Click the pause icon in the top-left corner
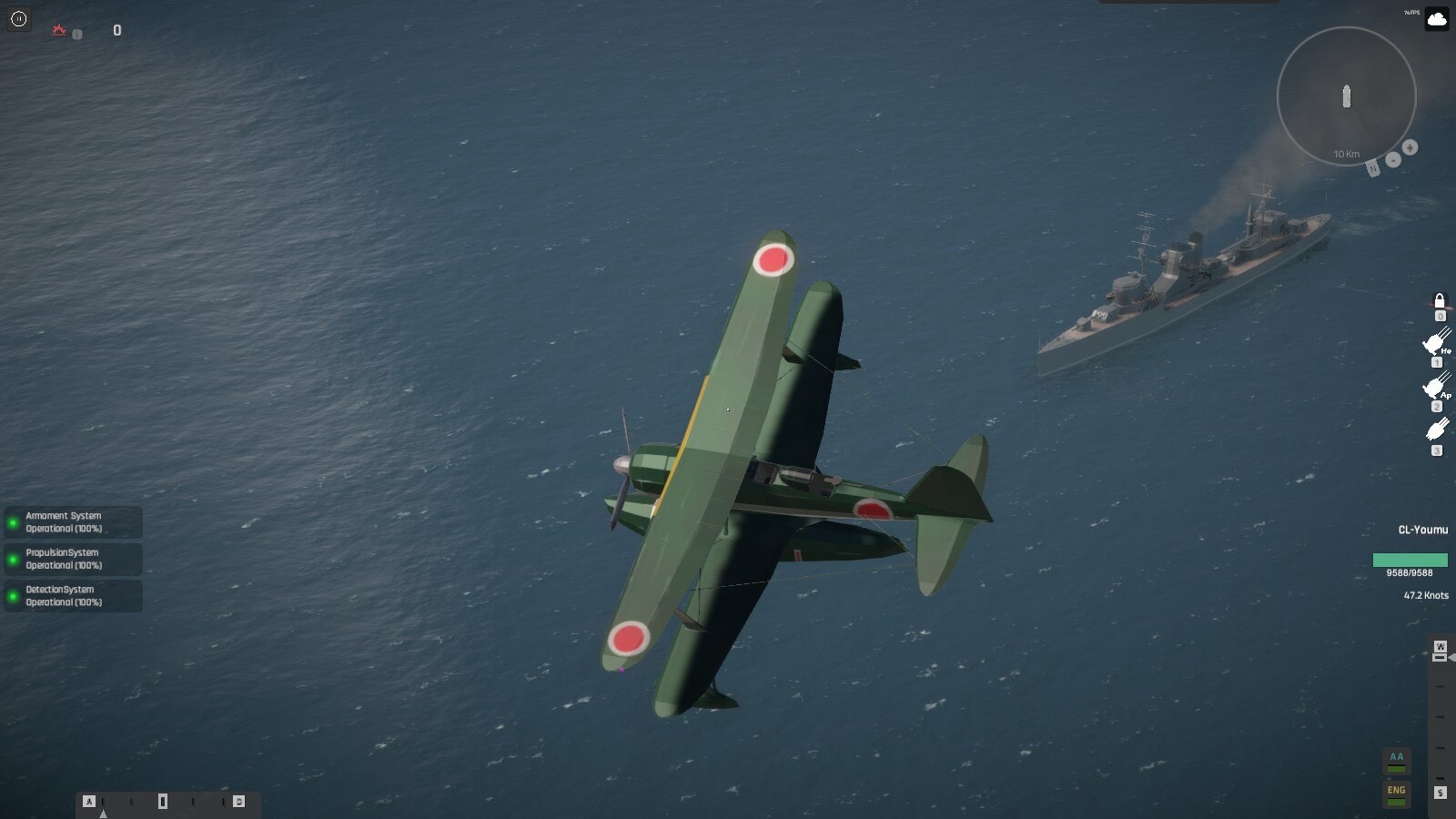1456x819 pixels. [18, 19]
